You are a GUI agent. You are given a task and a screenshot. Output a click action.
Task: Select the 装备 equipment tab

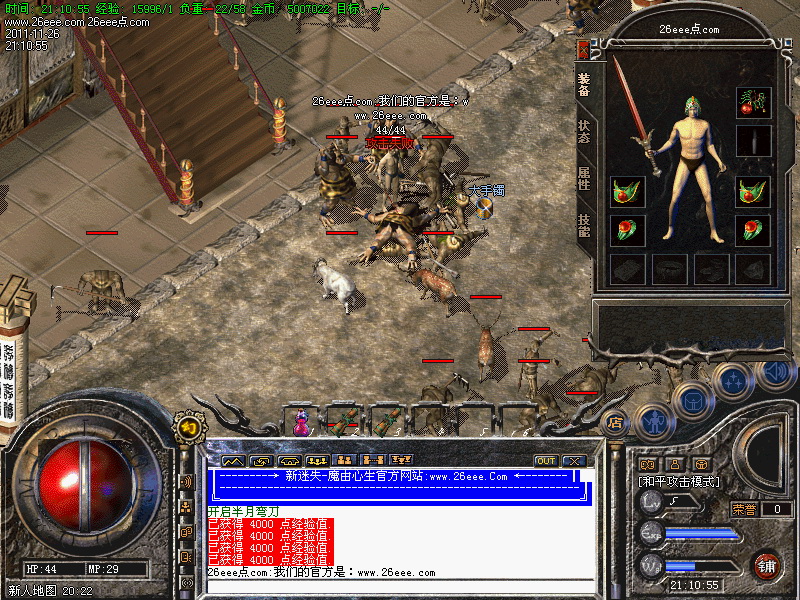pos(583,86)
